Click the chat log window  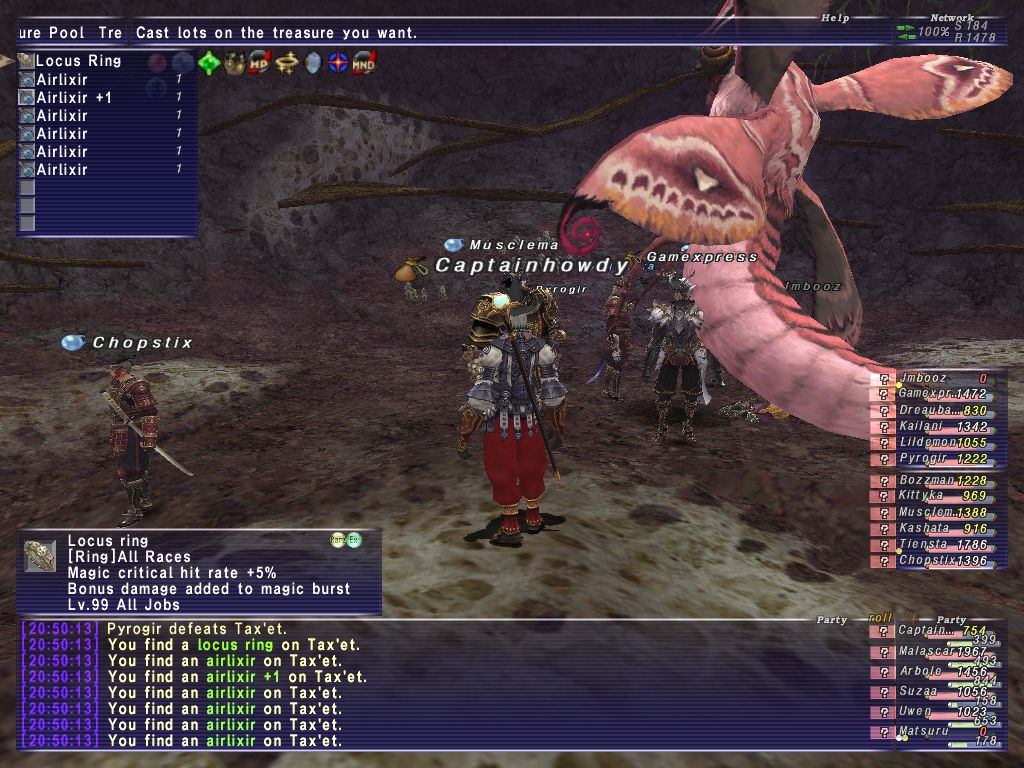pos(440,685)
